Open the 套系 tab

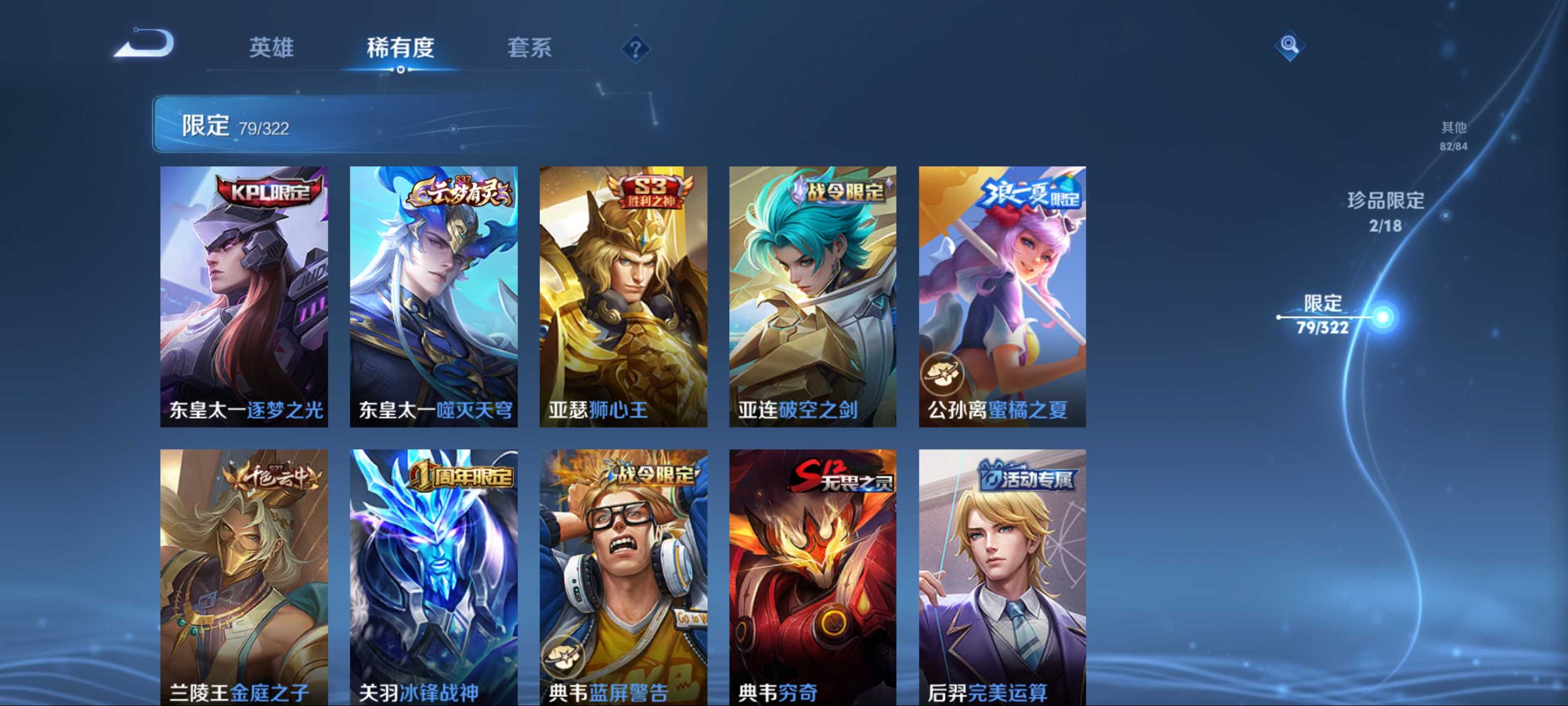tap(529, 48)
